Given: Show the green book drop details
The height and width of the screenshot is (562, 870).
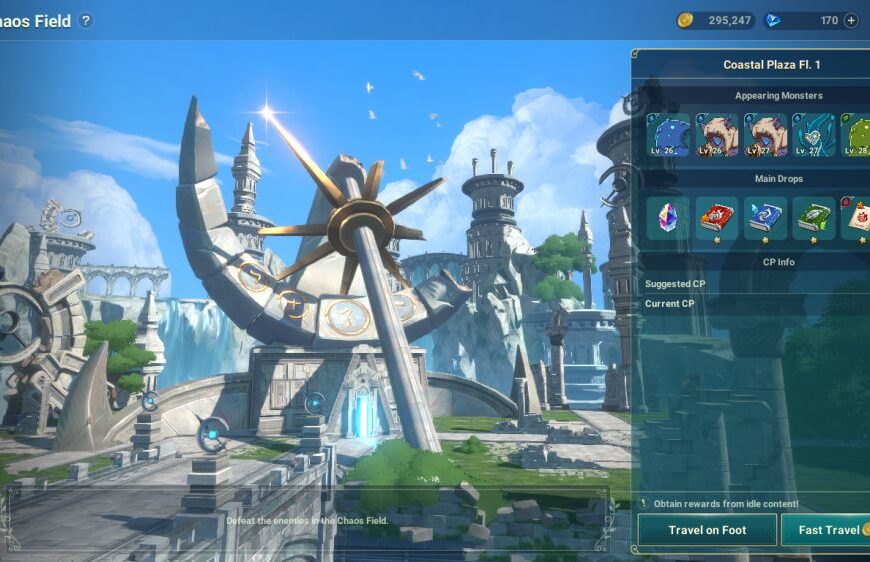Looking at the screenshot, I should point(813,218).
